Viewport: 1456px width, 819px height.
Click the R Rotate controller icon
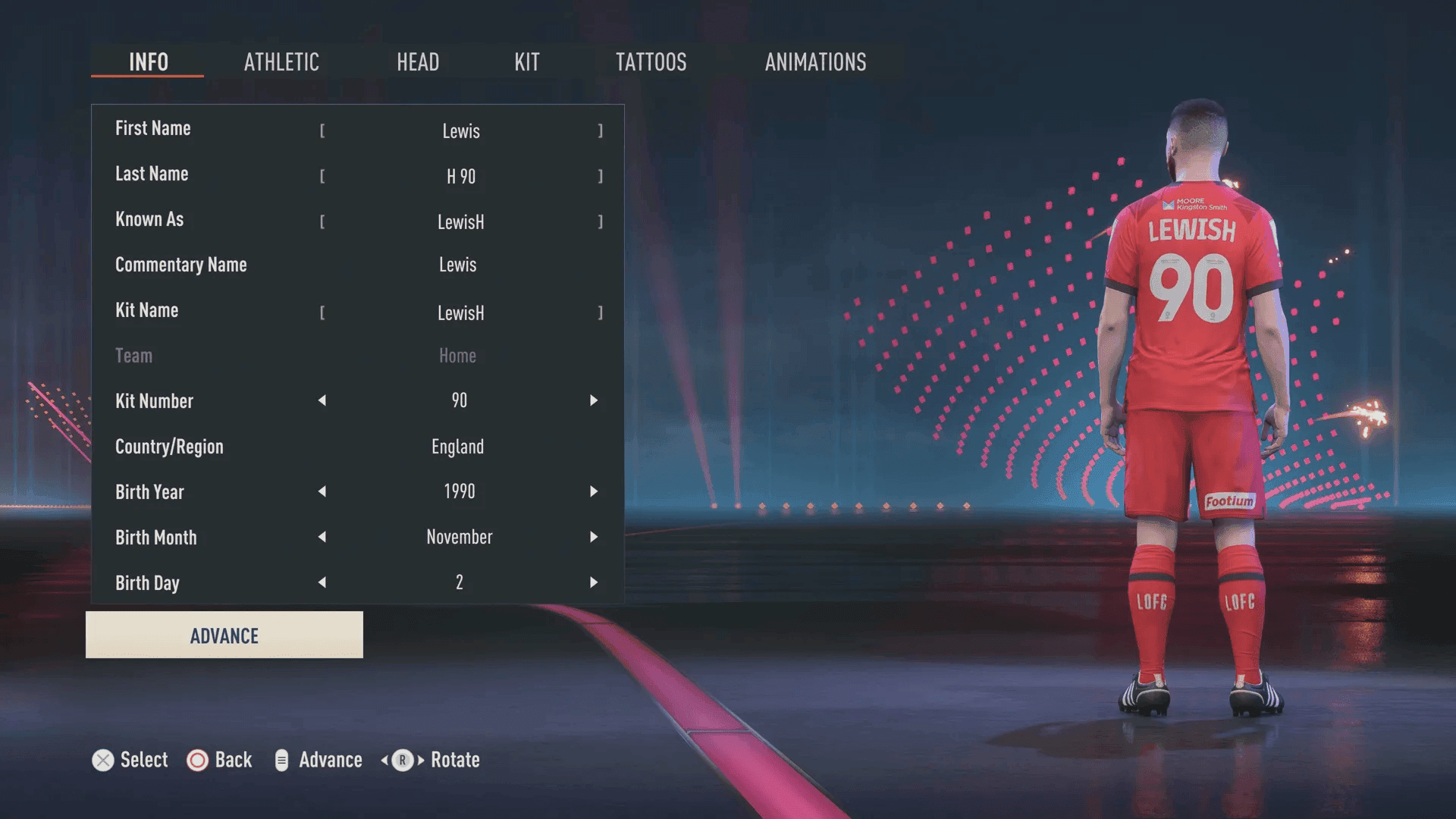(402, 760)
